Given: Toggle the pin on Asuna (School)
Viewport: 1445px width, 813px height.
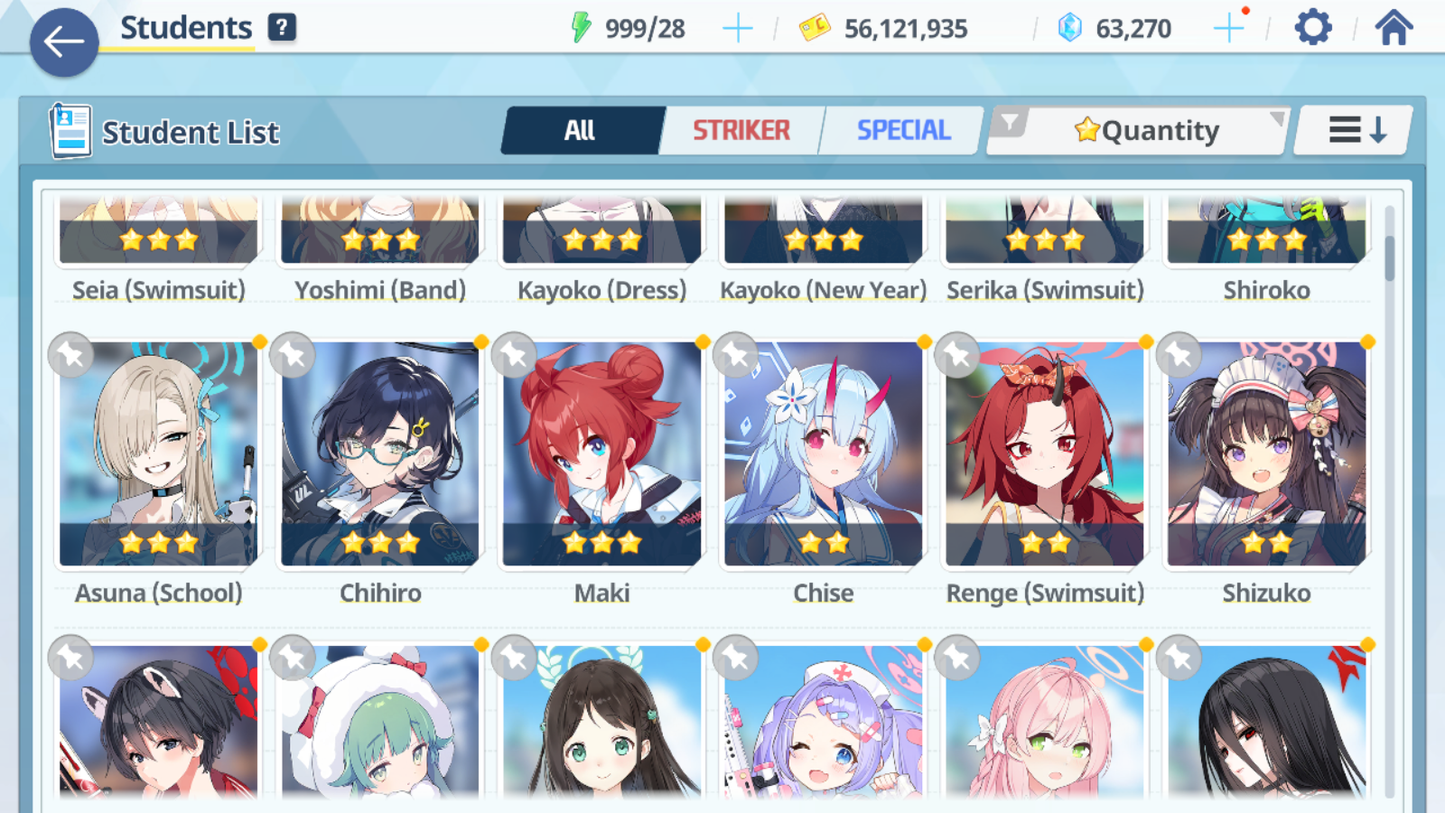Looking at the screenshot, I should (x=69, y=354).
